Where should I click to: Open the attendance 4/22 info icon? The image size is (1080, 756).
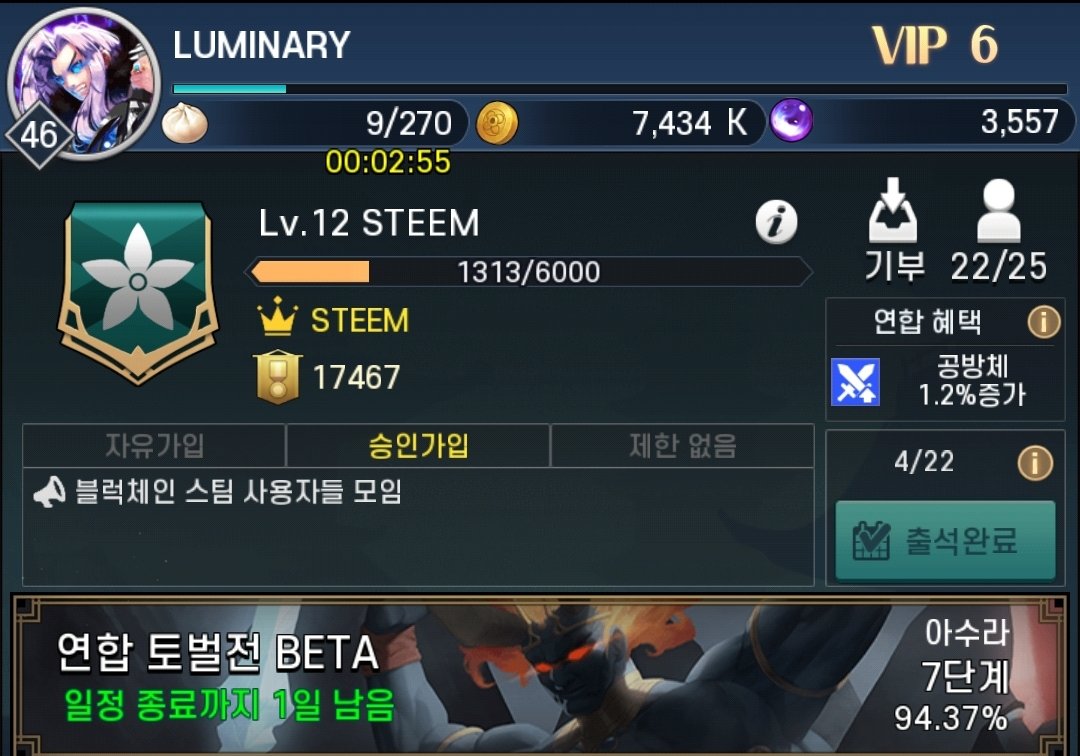(x=1034, y=462)
